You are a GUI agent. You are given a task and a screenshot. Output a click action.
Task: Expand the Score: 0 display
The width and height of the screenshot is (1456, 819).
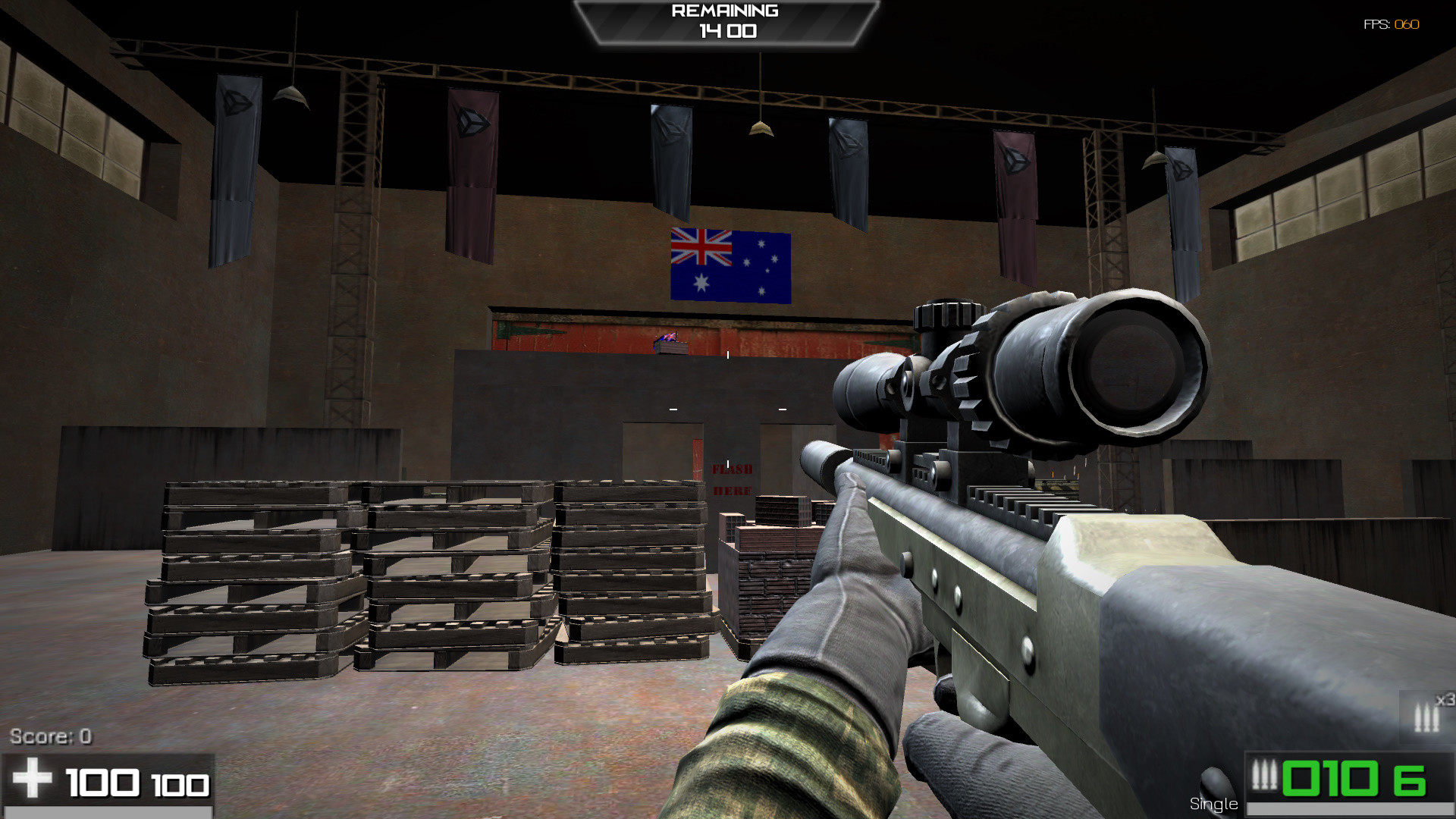click(51, 735)
